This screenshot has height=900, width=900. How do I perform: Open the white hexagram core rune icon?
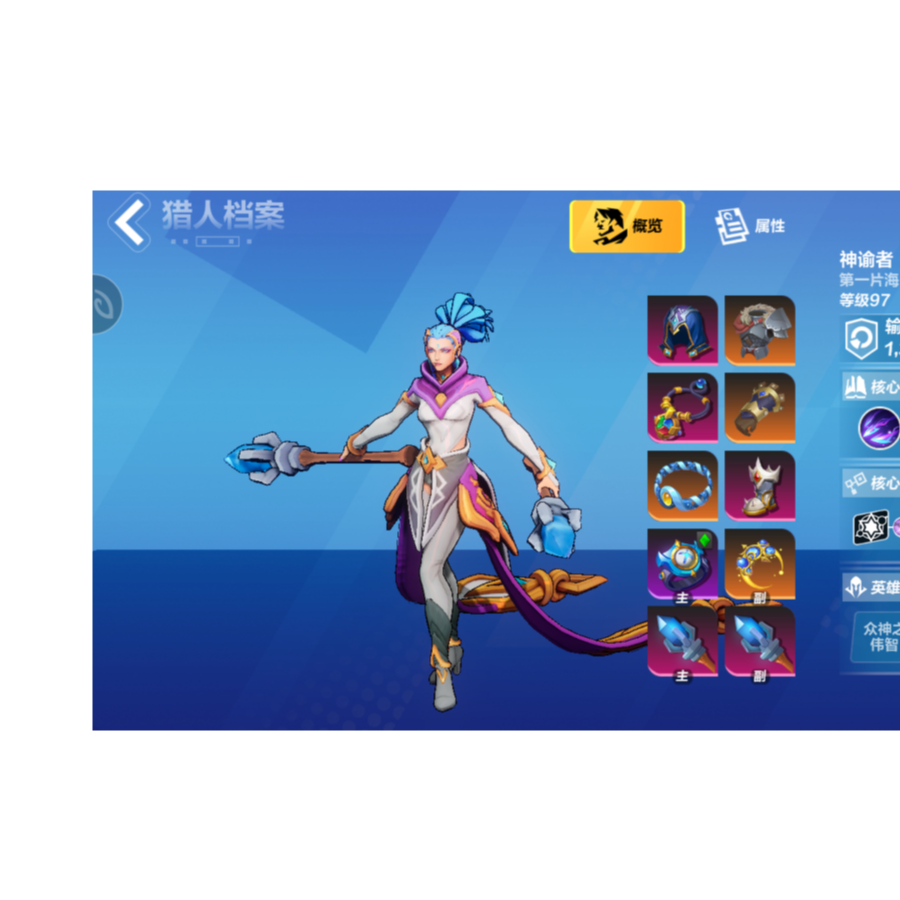pos(870,527)
